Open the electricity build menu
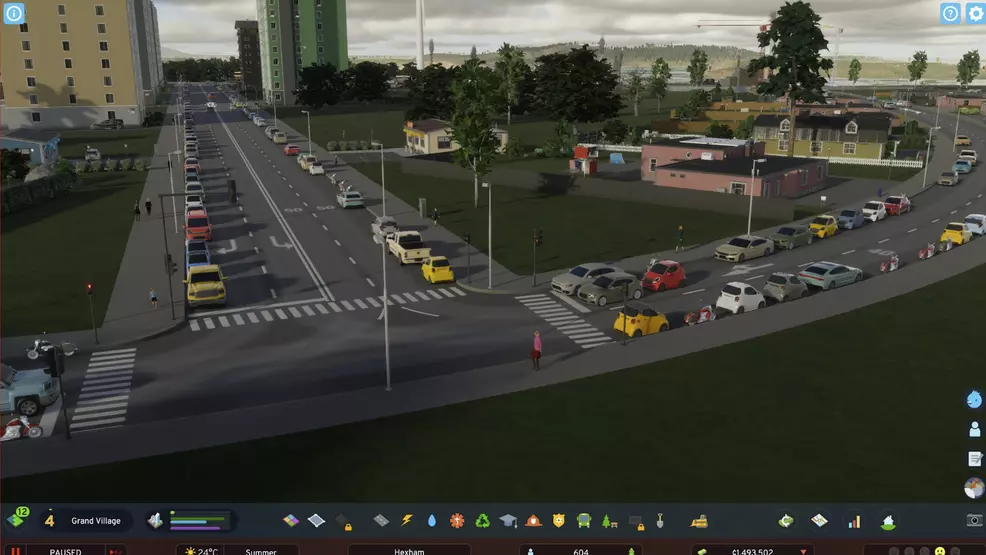Image resolution: width=986 pixels, height=555 pixels. [407, 520]
